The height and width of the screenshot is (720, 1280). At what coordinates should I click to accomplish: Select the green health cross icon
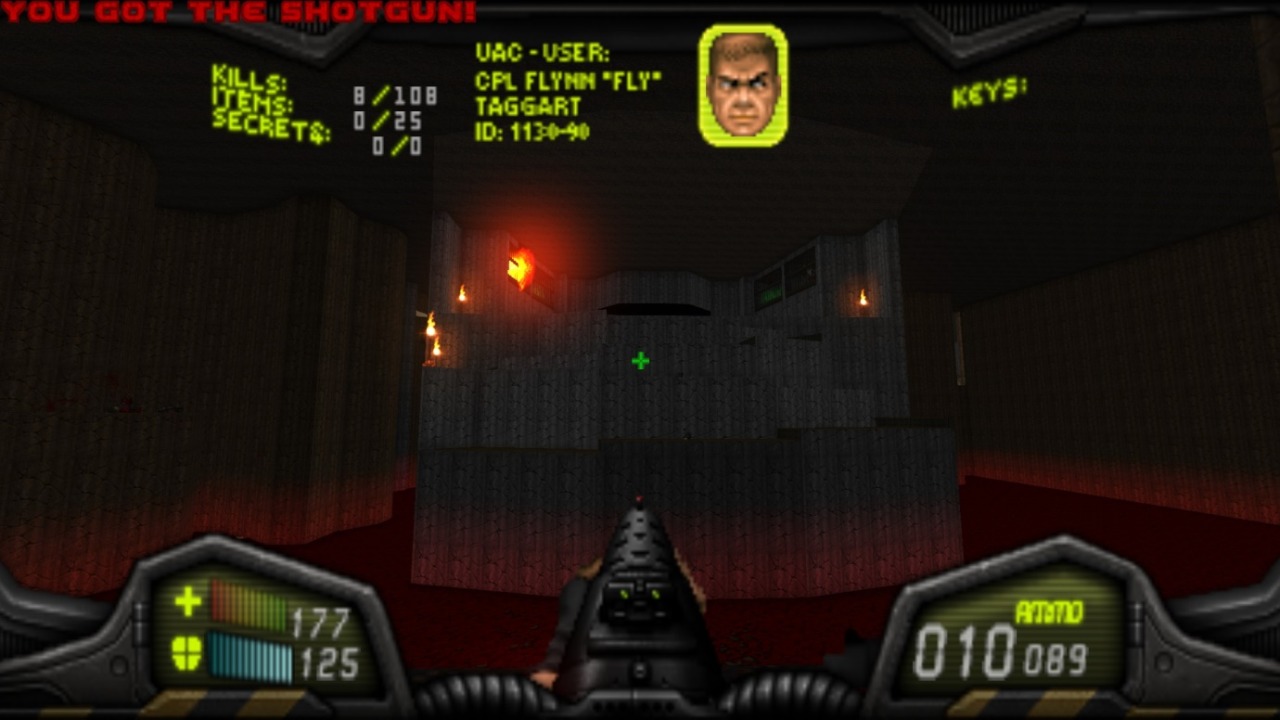point(188,601)
